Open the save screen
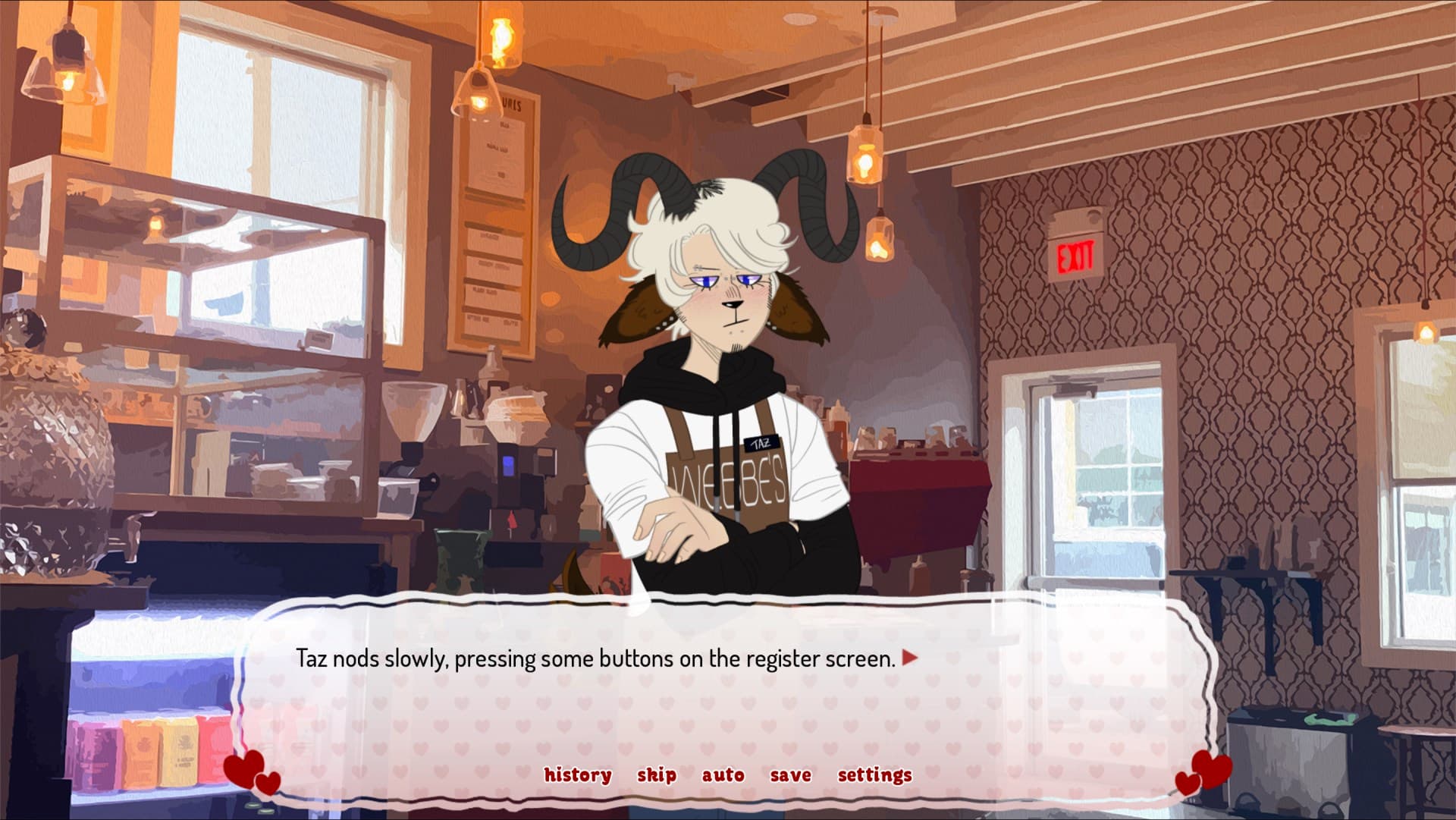This screenshot has height=820, width=1456. pos(789,775)
